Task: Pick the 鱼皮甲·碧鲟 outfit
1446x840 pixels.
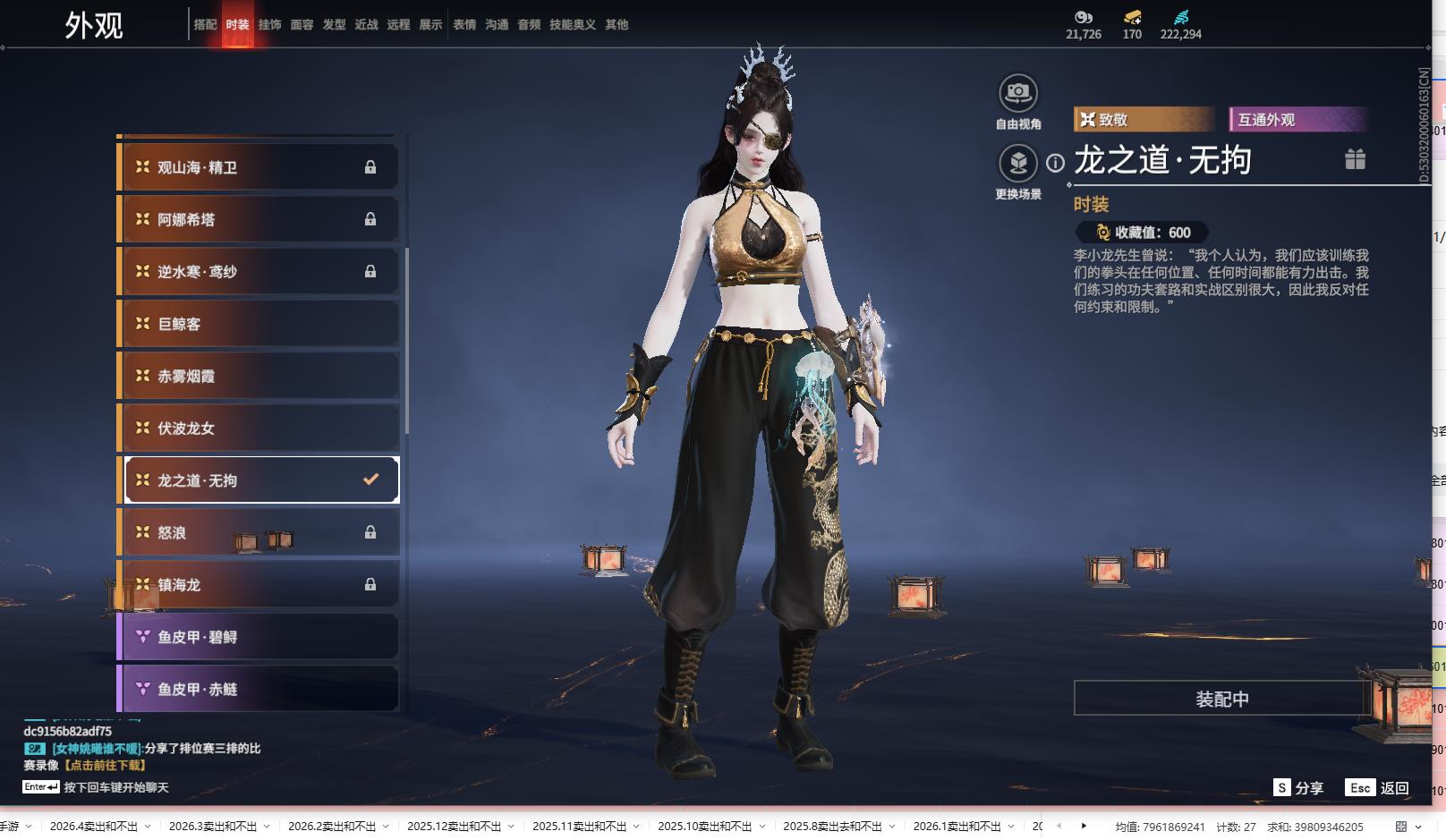Action: [259, 637]
